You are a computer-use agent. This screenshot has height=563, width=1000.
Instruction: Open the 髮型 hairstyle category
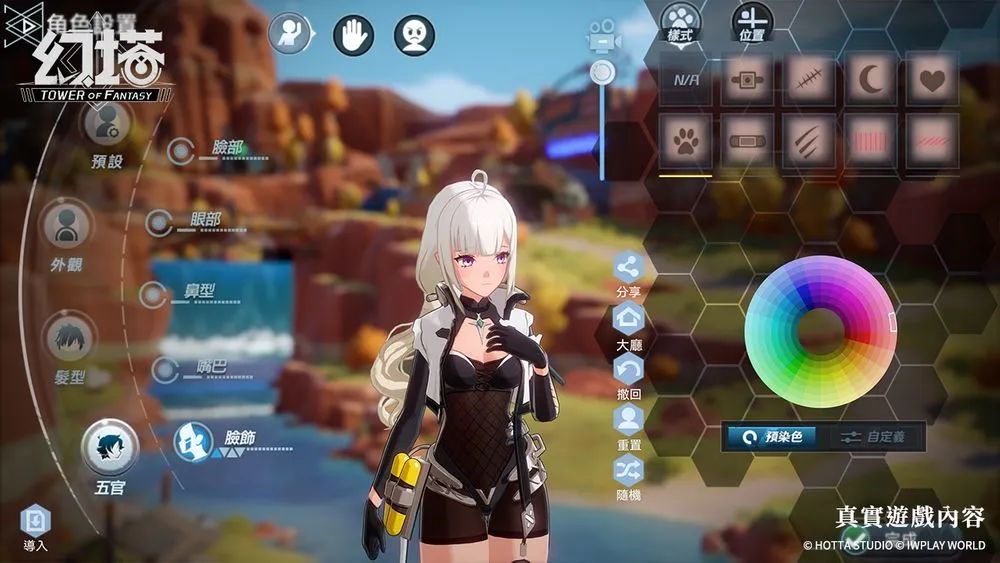pyautogui.click(x=69, y=340)
